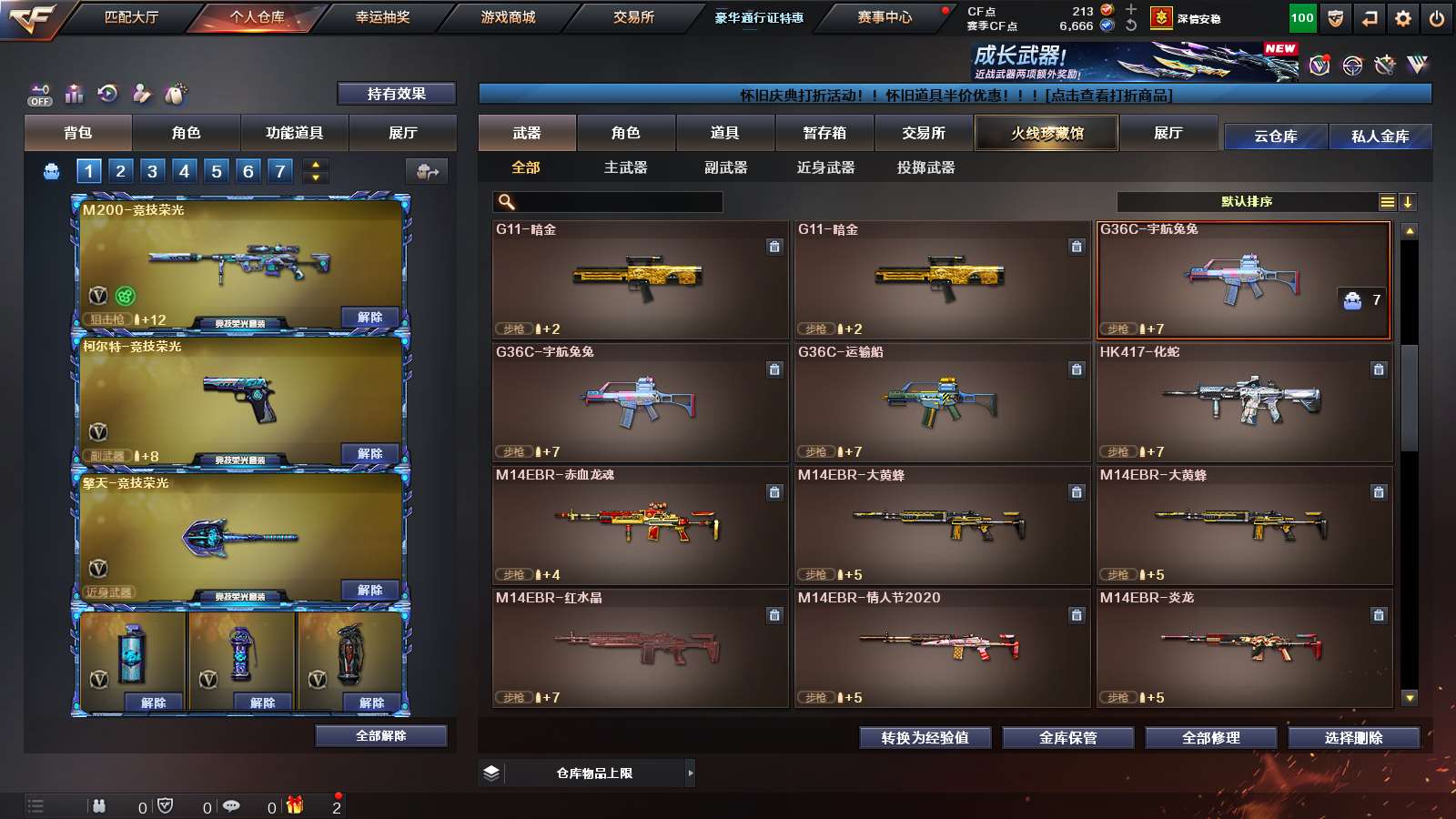
Task: Open the 默认排序 sort dropdown
Action: click(1247, 202)
